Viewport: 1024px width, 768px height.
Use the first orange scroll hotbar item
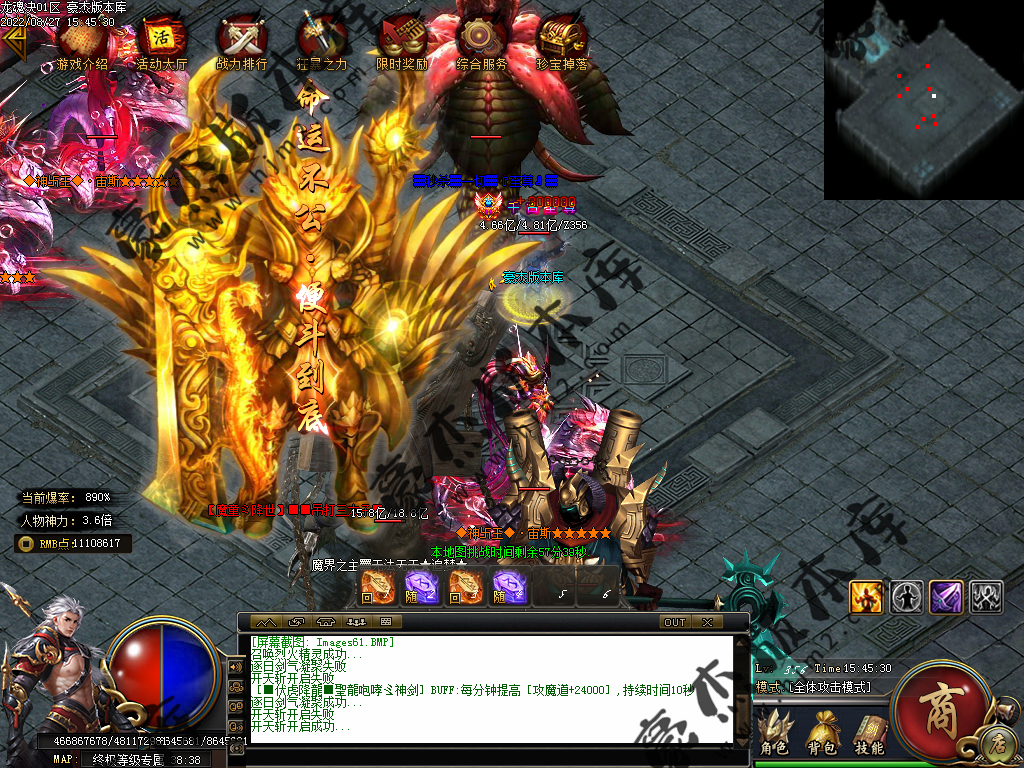[x=377, y=587]
